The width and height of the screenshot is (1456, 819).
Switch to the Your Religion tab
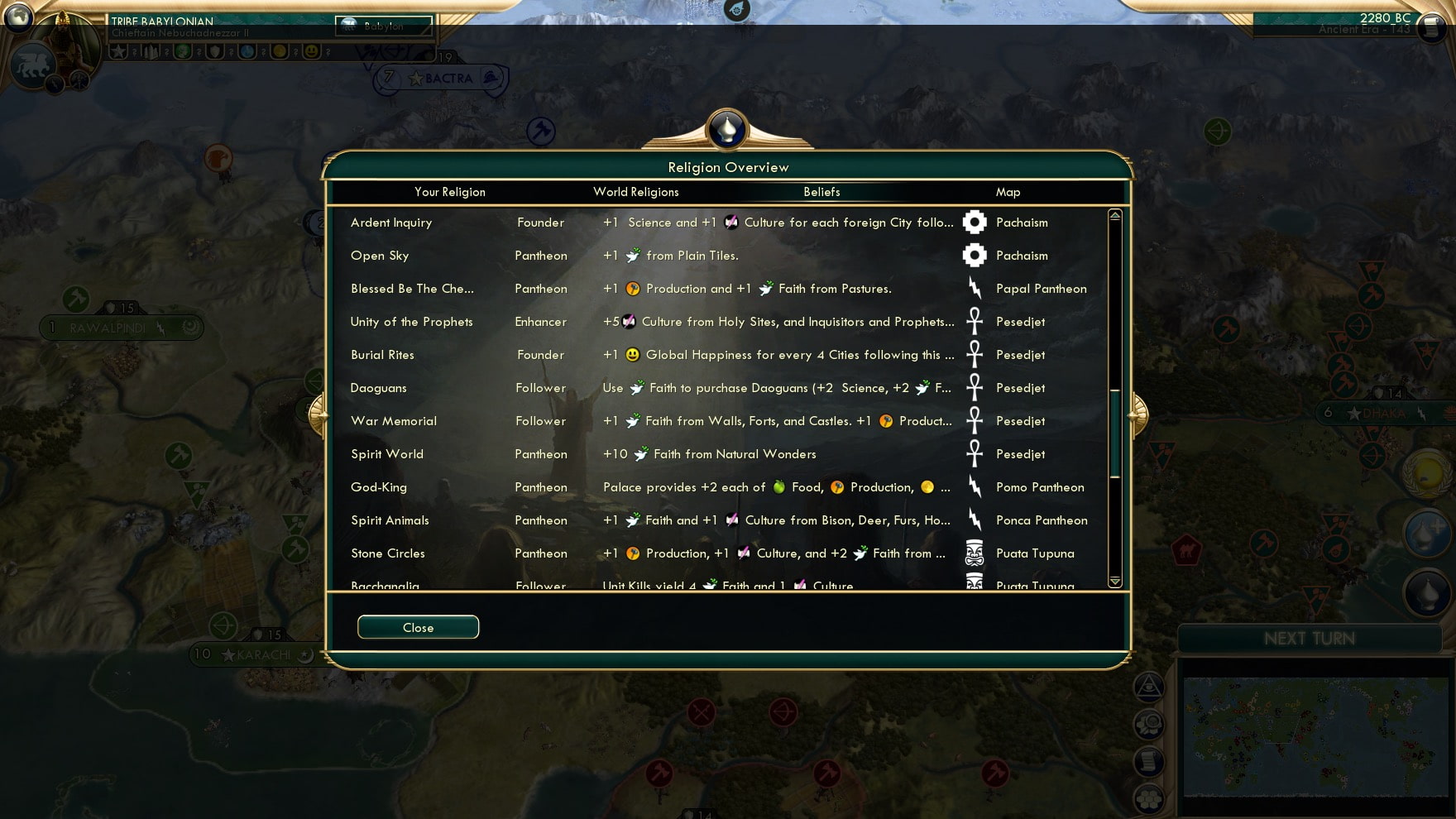449,191
